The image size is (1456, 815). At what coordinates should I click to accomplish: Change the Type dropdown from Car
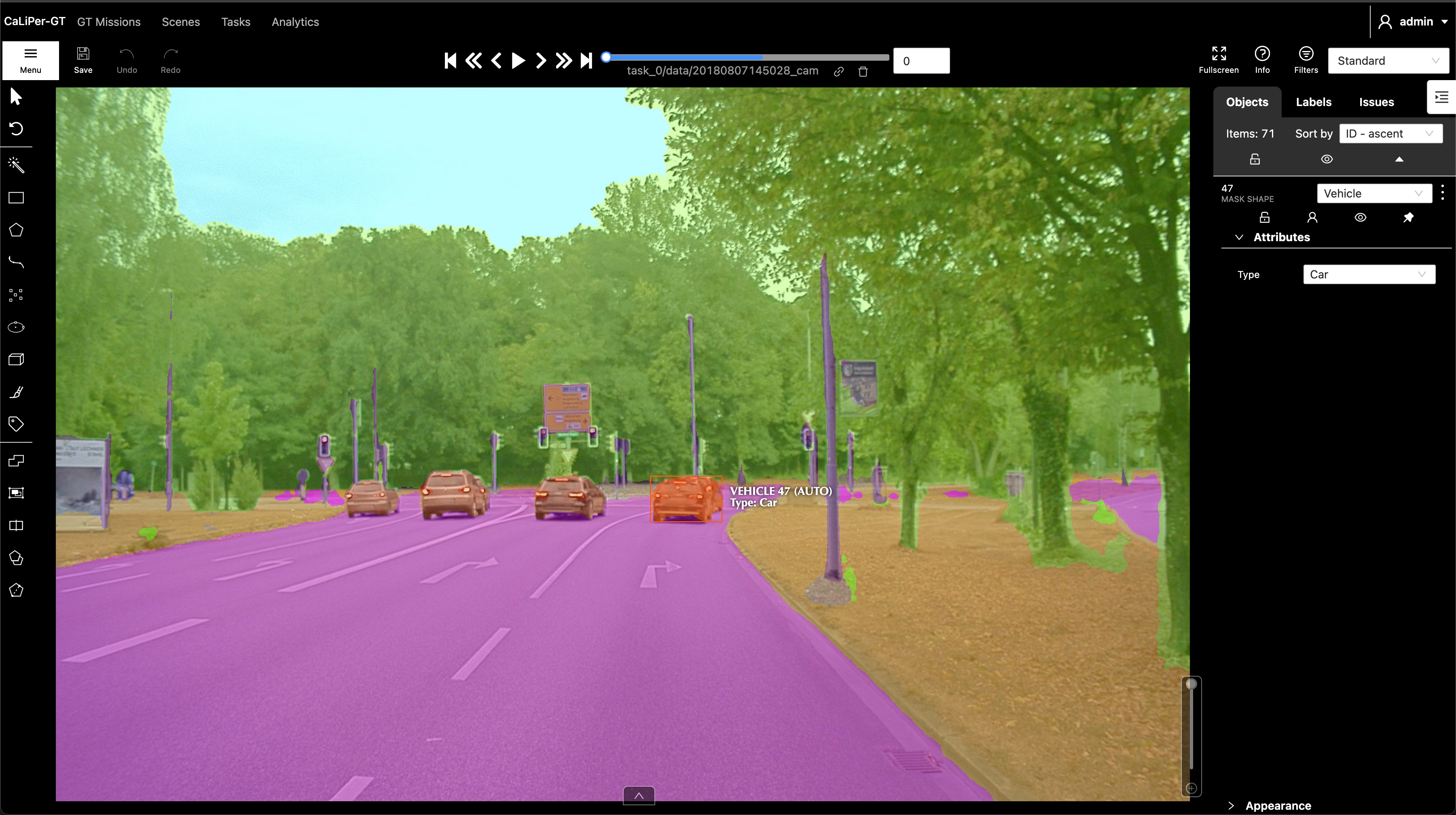click(1368, 274)
